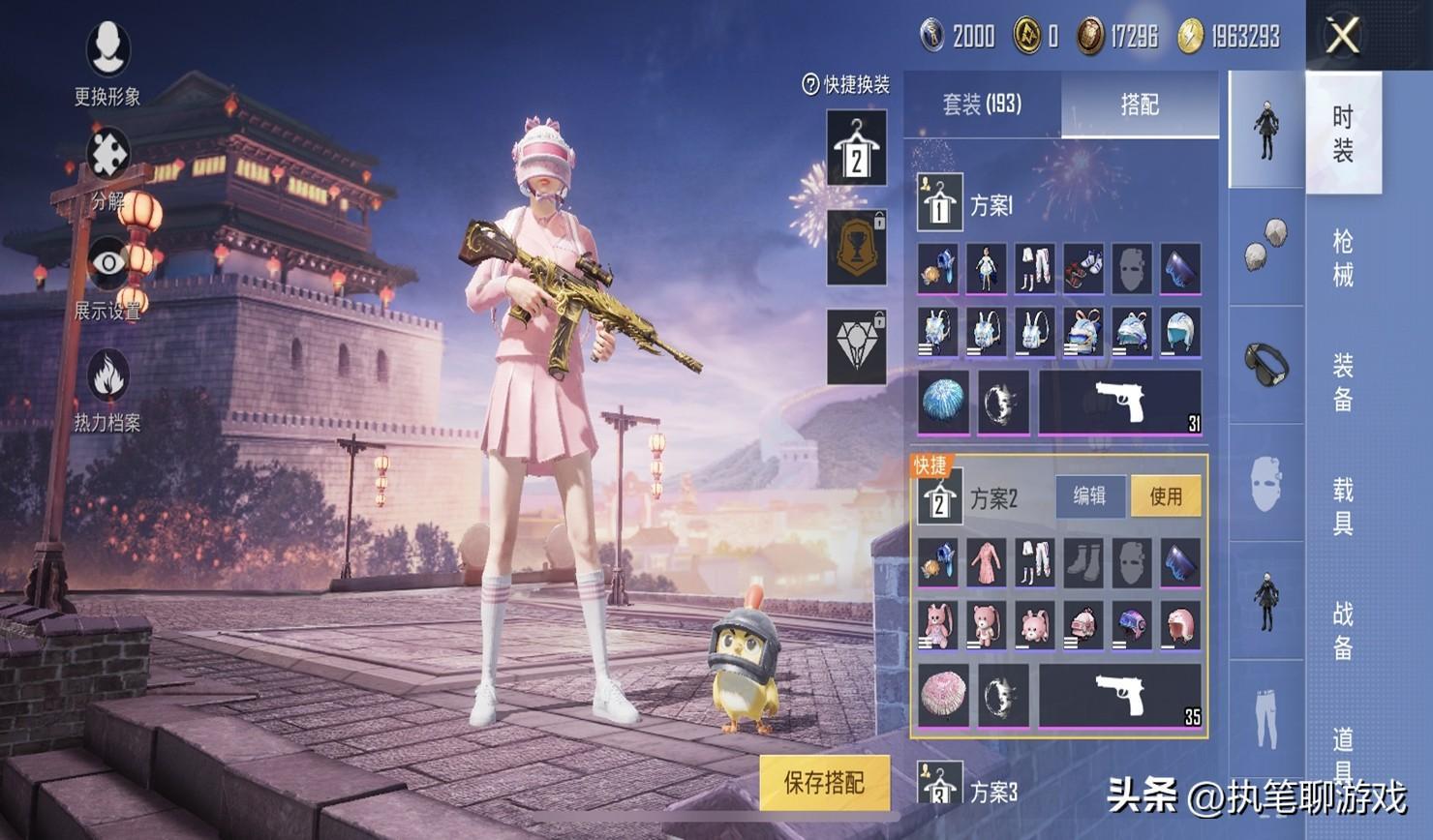Open the 热力档案 flame icon
Viewport: 1433px width, 840px height.
click(107, 387)
